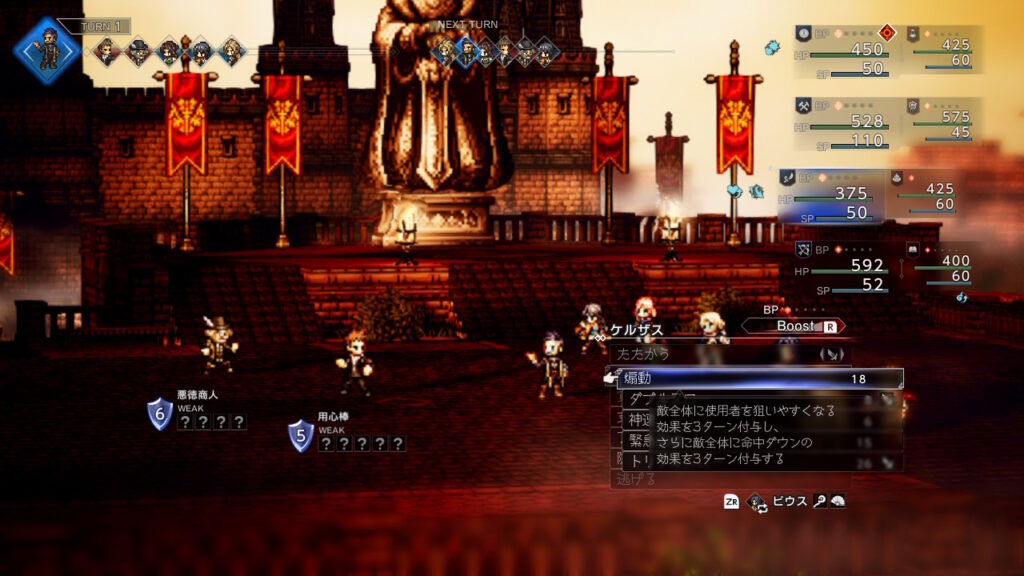Click the large current-turn character portrait
The image size is (1024, 576).
(x=47, y=49)
